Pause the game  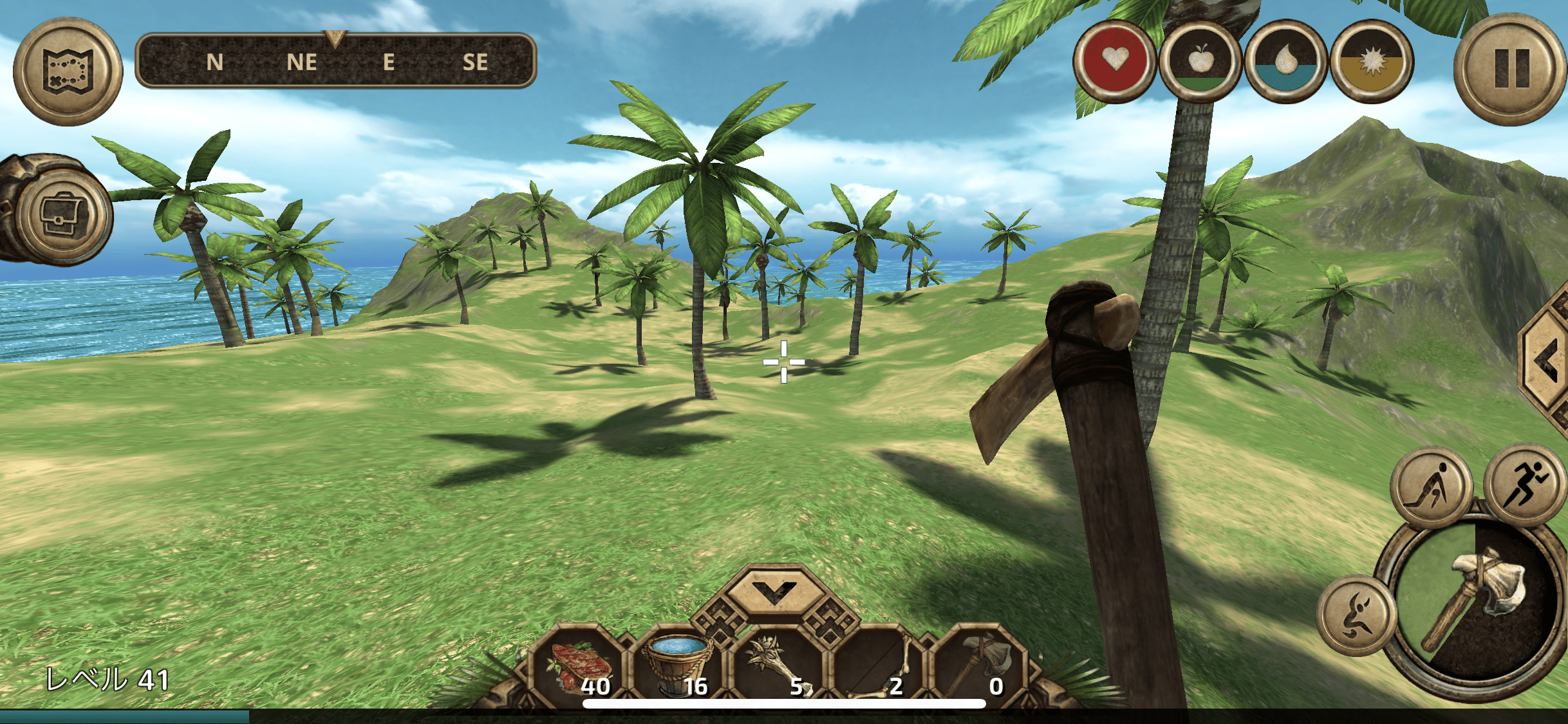1510,69
